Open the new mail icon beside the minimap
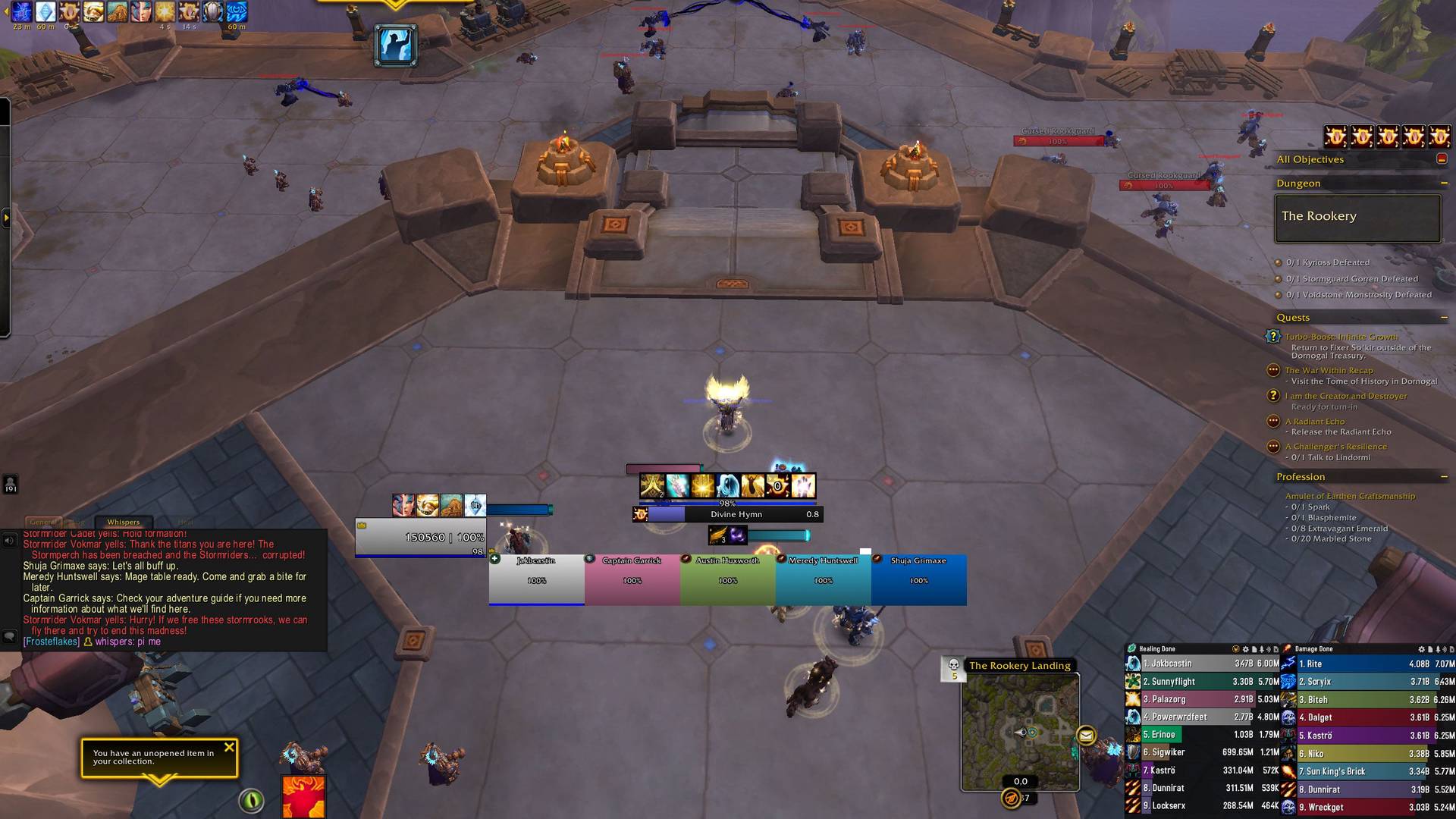Viewport: 1456px width, 819px height. click(x=1087, y=735)
